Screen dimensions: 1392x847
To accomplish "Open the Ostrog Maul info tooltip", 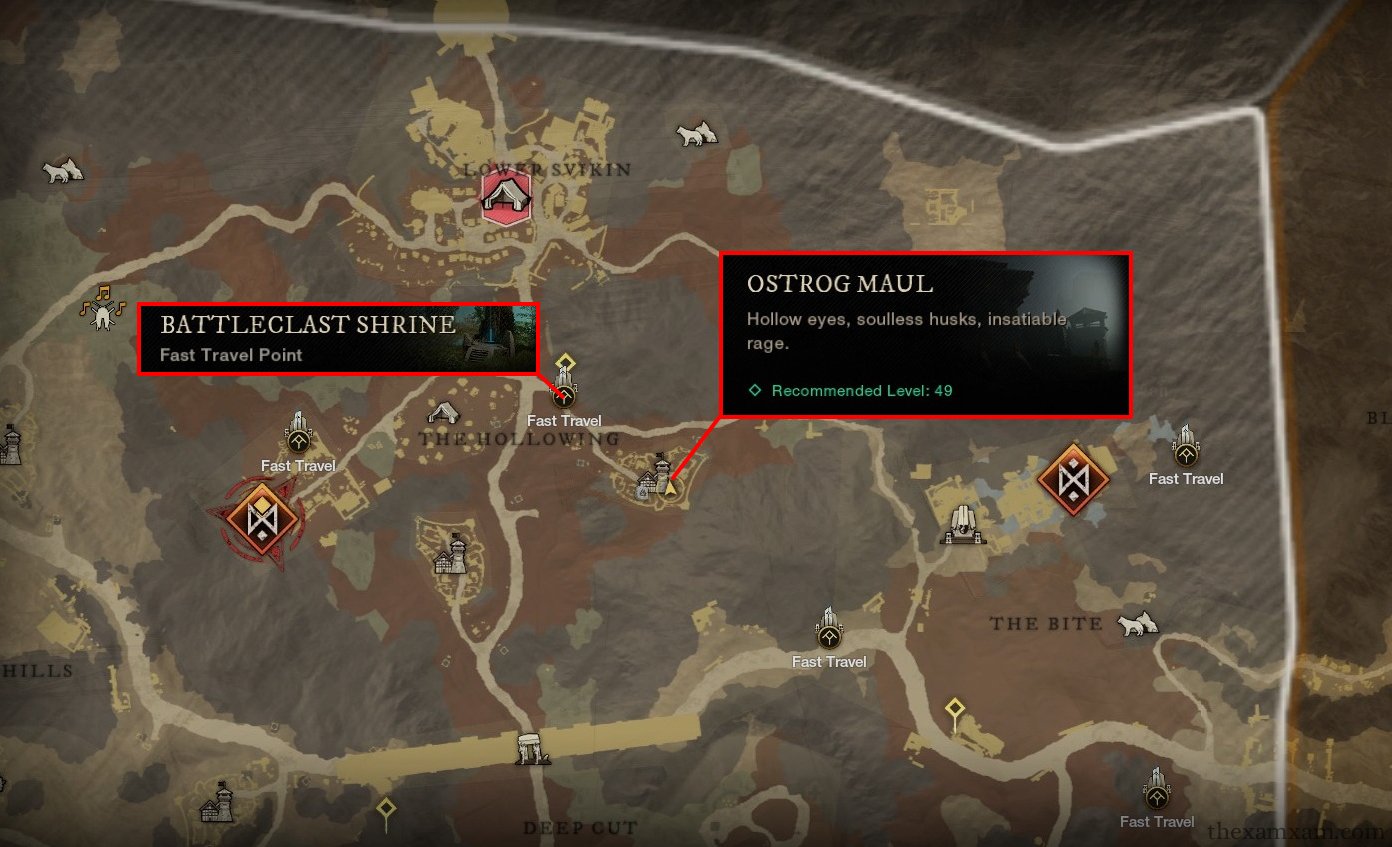I will point(926,334).
